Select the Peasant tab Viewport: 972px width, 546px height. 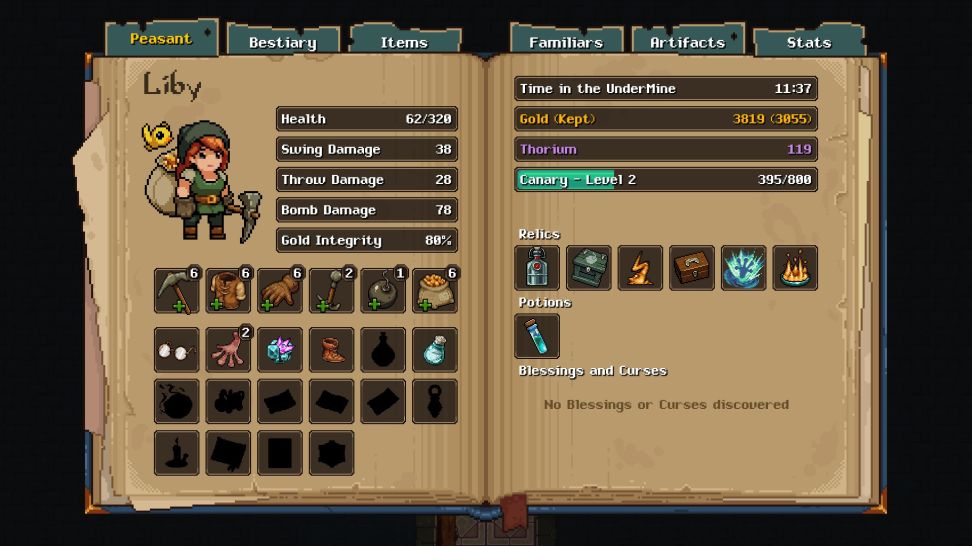[161, 39]
